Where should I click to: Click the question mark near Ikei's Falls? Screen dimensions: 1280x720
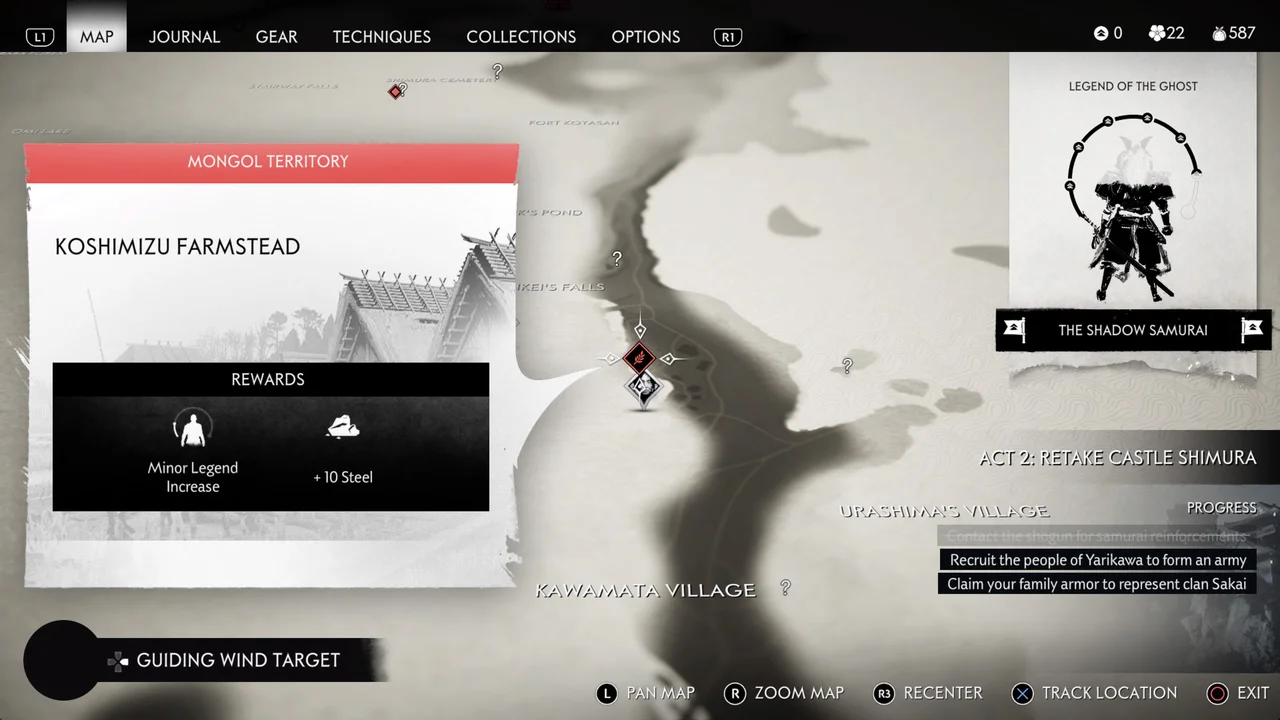[616, 258]
